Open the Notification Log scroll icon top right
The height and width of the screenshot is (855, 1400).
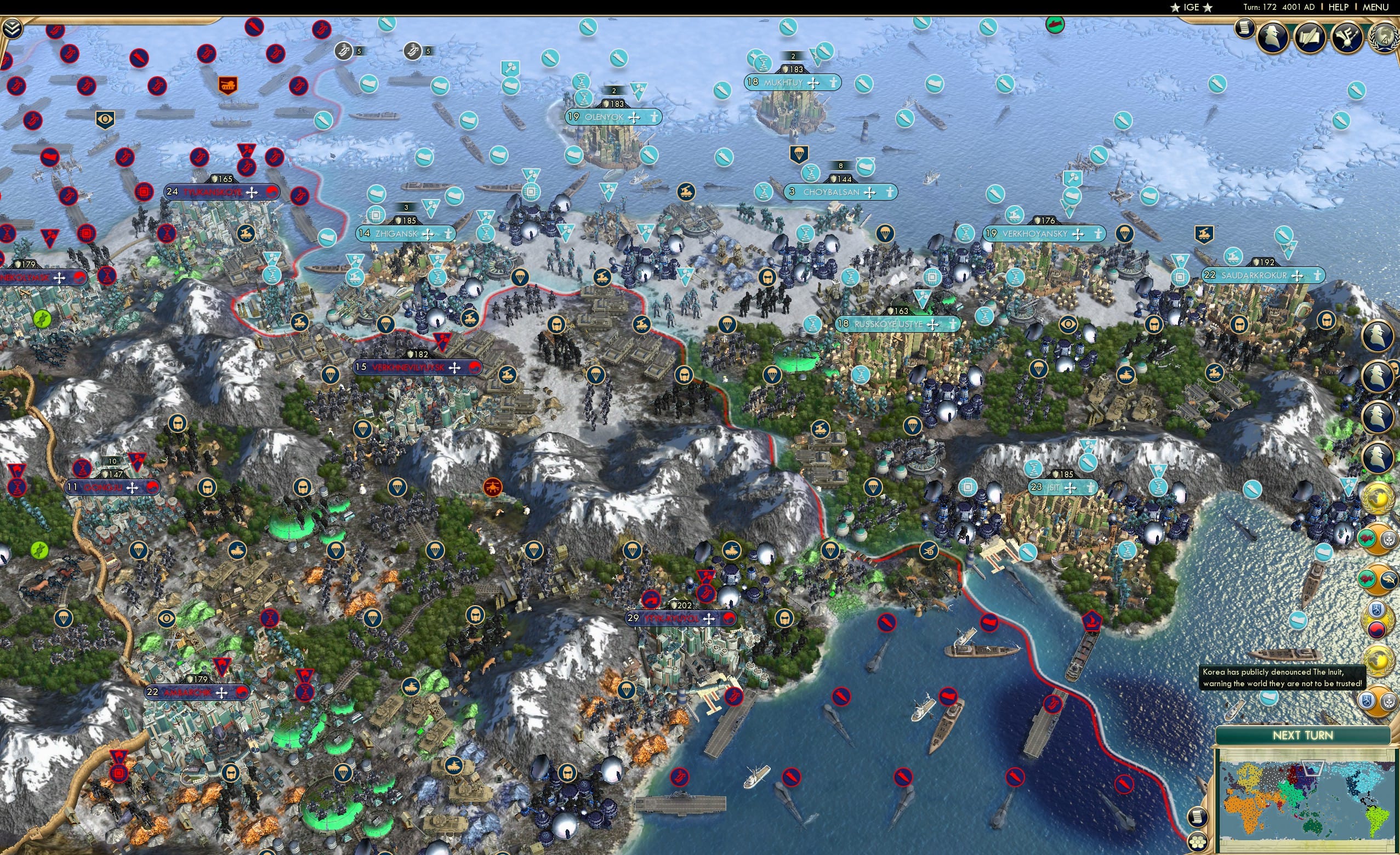1245,30
